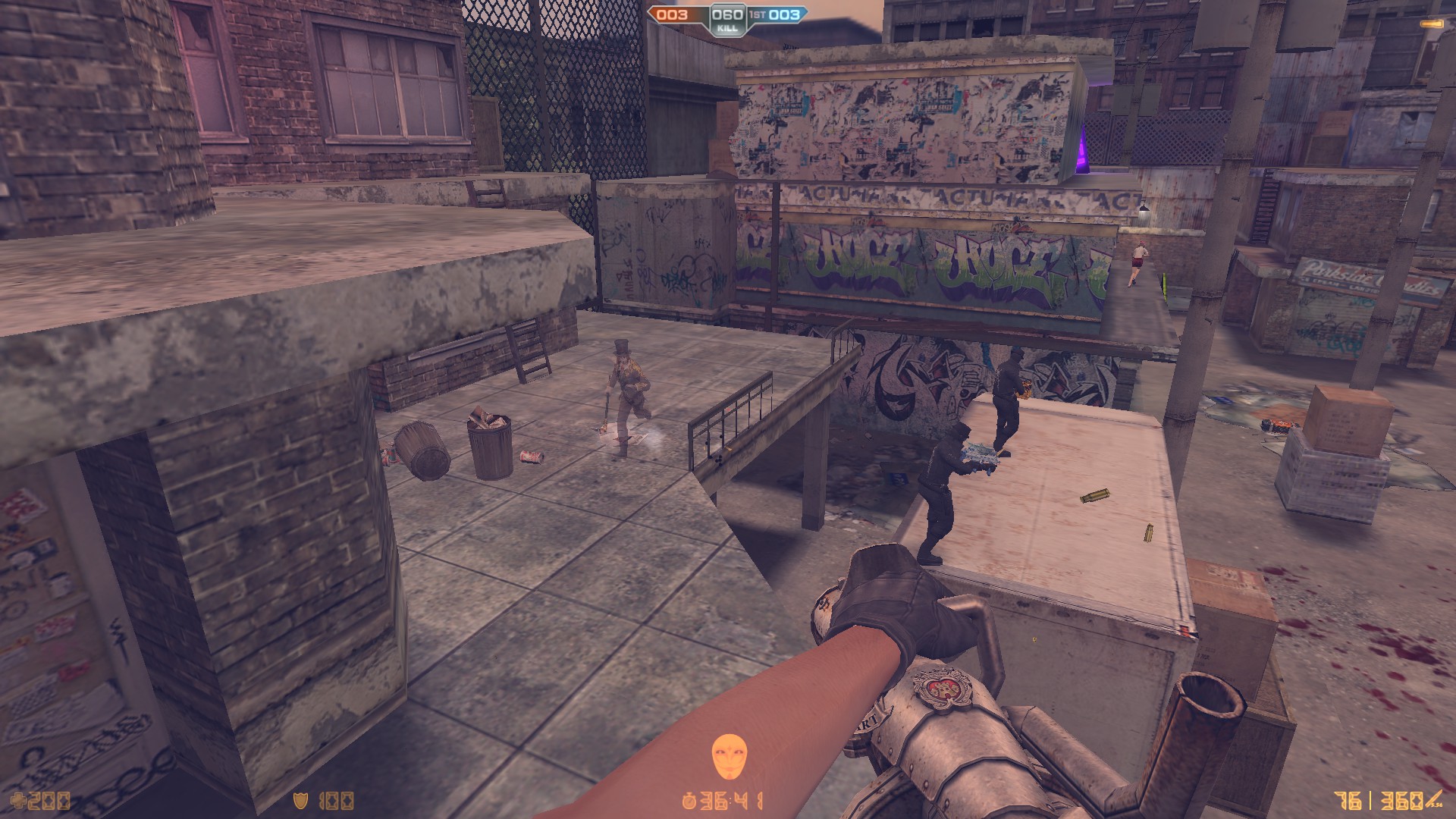The image size is (1456, 819).
Task: Click the running top-hat enemy on the rooftop
Action: 626,387
